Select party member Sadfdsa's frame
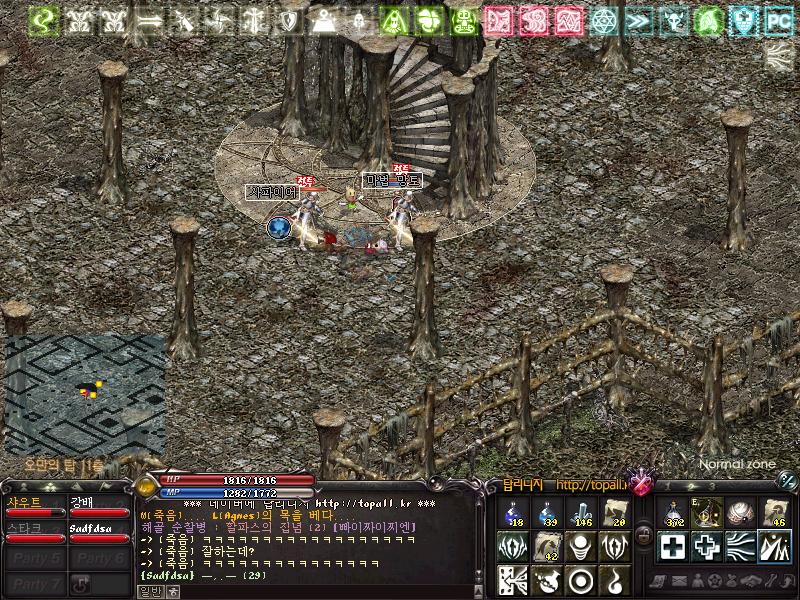 pyautogui.click(x=100, y=533)
